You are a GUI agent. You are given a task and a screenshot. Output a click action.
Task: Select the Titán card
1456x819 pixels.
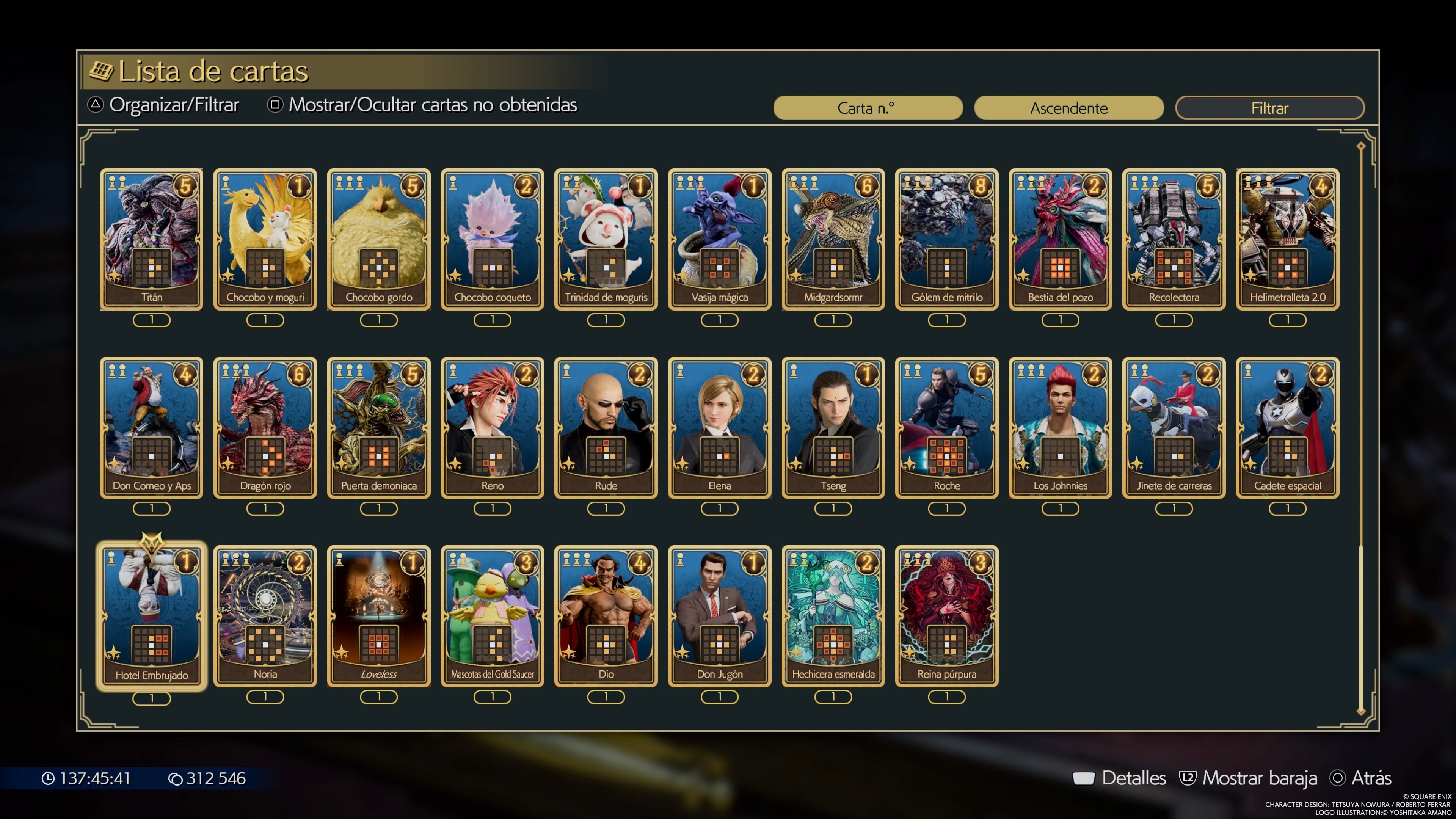152,238
